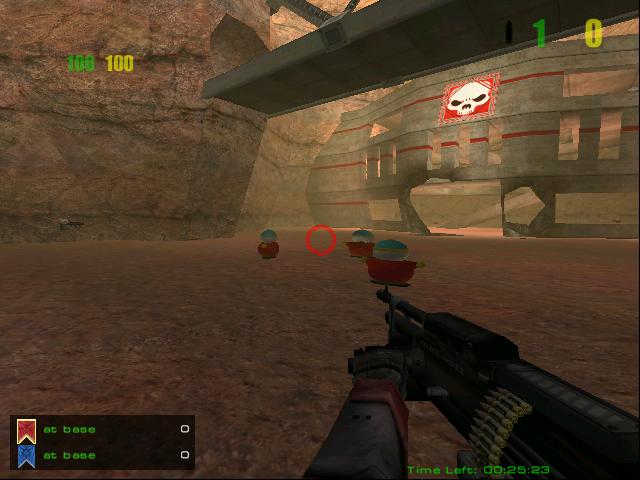Click the blue team flag status icon

click(x=26, y=456)
